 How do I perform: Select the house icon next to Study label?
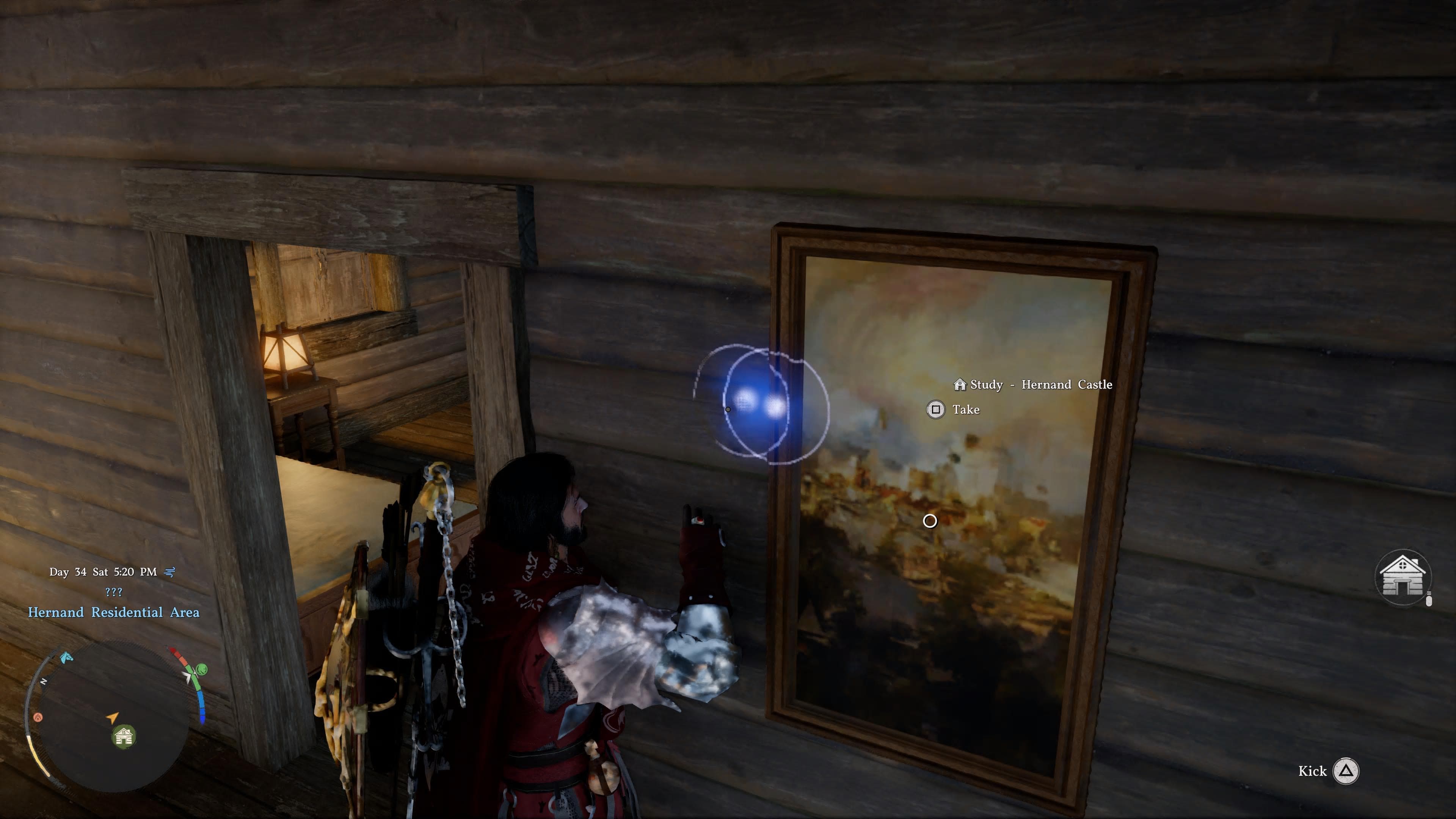point(961,384)
